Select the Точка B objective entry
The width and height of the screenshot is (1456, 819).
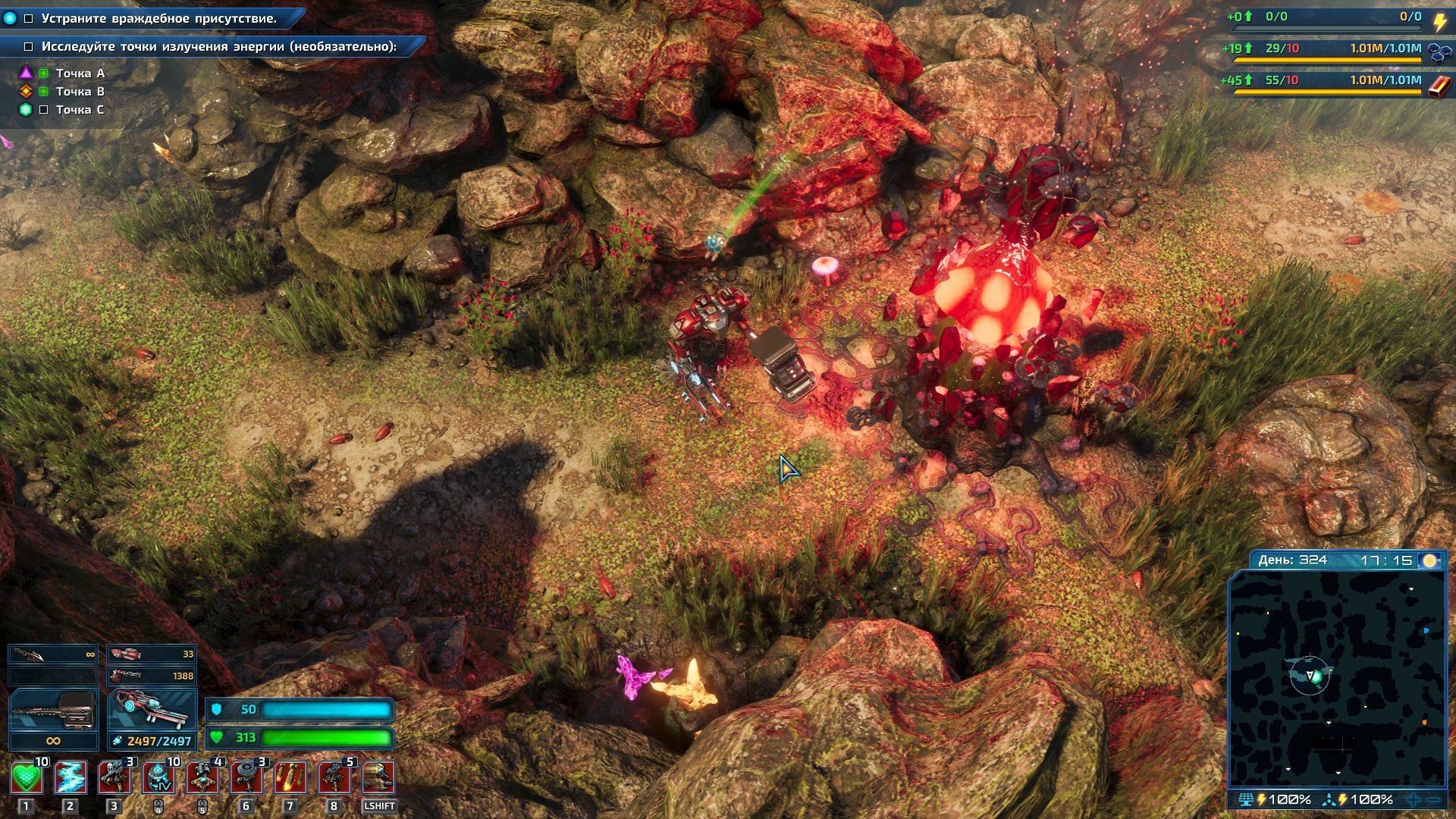(80, 92)
